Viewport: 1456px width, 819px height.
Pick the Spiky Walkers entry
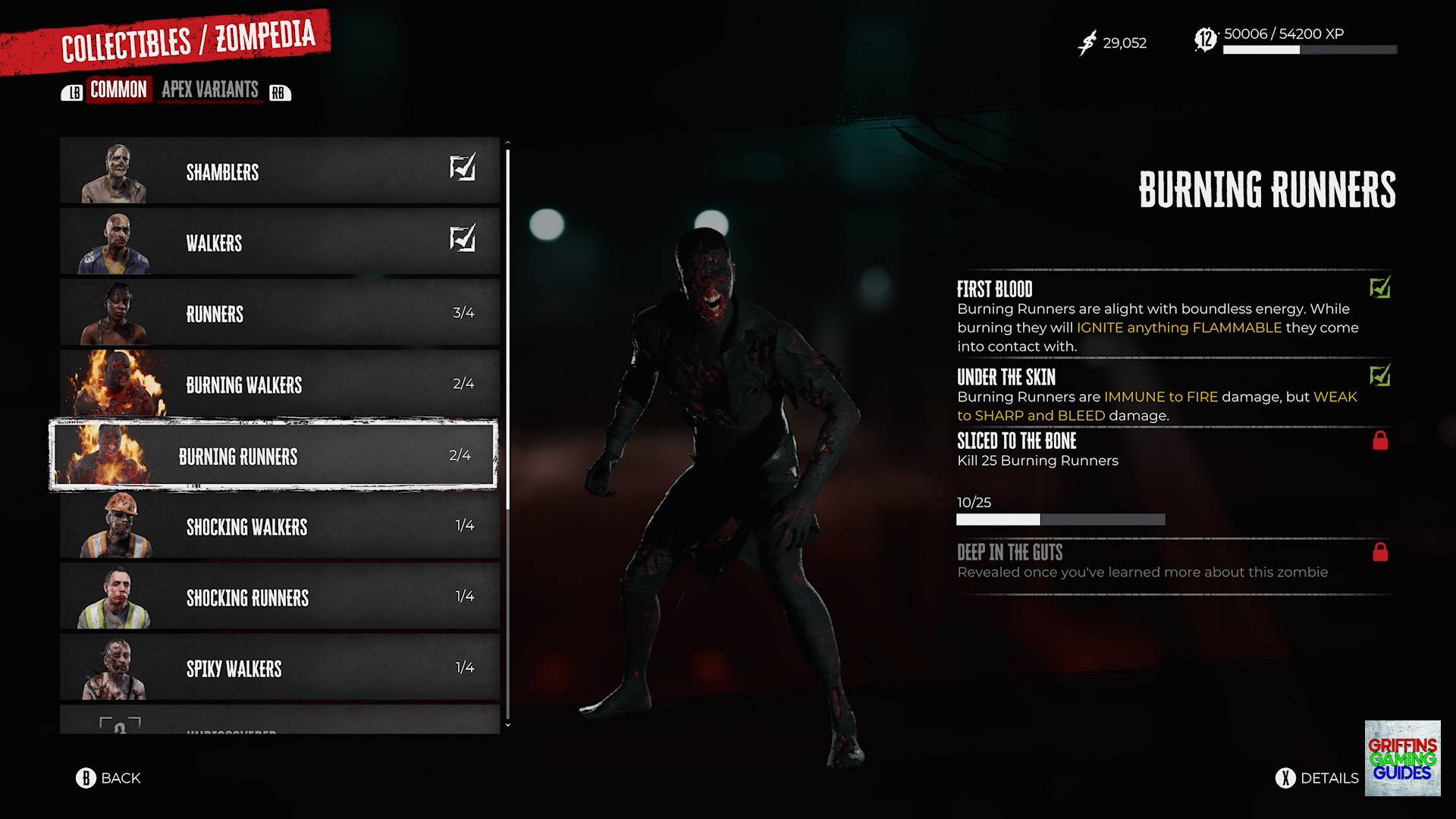(x=279, y=668)
